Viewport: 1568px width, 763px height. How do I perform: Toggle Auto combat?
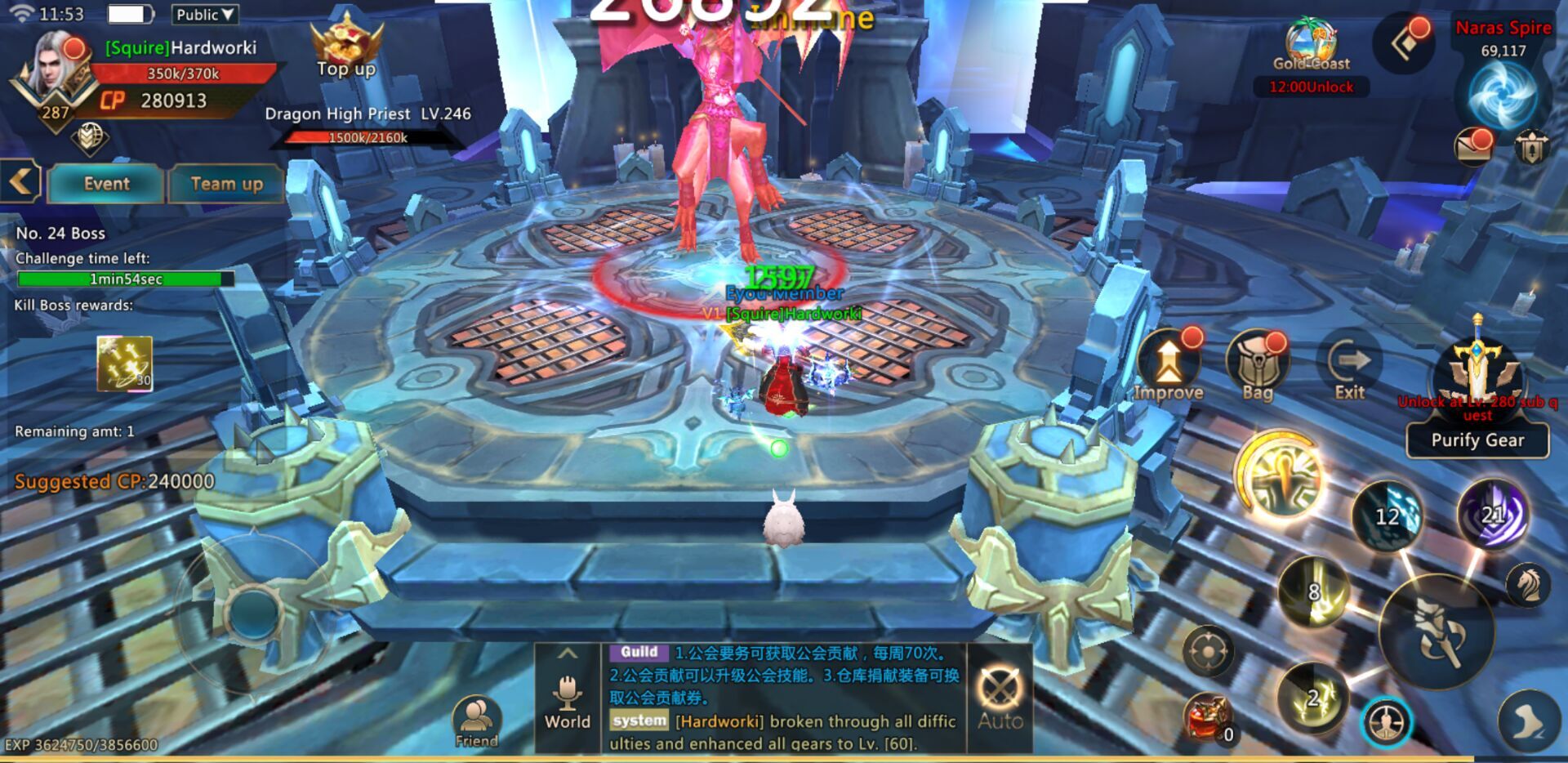[x=1000, y=698]
